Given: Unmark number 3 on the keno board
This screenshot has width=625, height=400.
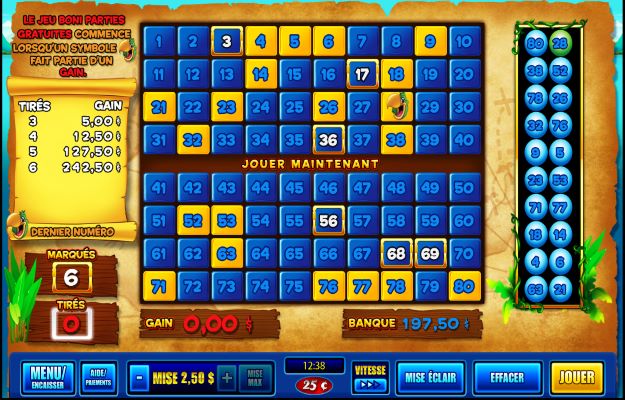Looking at the screenshot, I should tap(227, 42).
